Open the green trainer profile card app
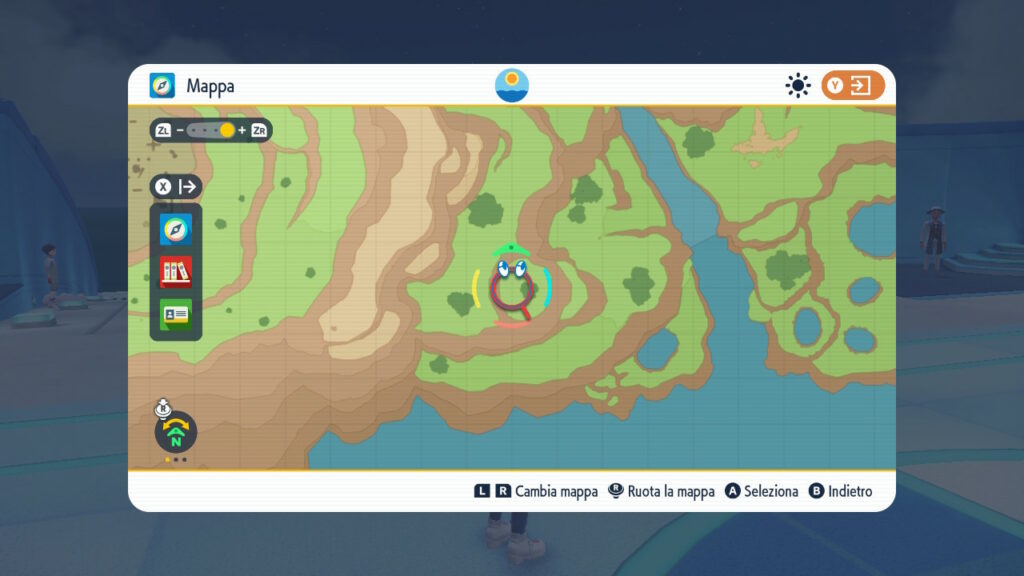The width and height of the screenshot is (1024, 576). (175, 314)
